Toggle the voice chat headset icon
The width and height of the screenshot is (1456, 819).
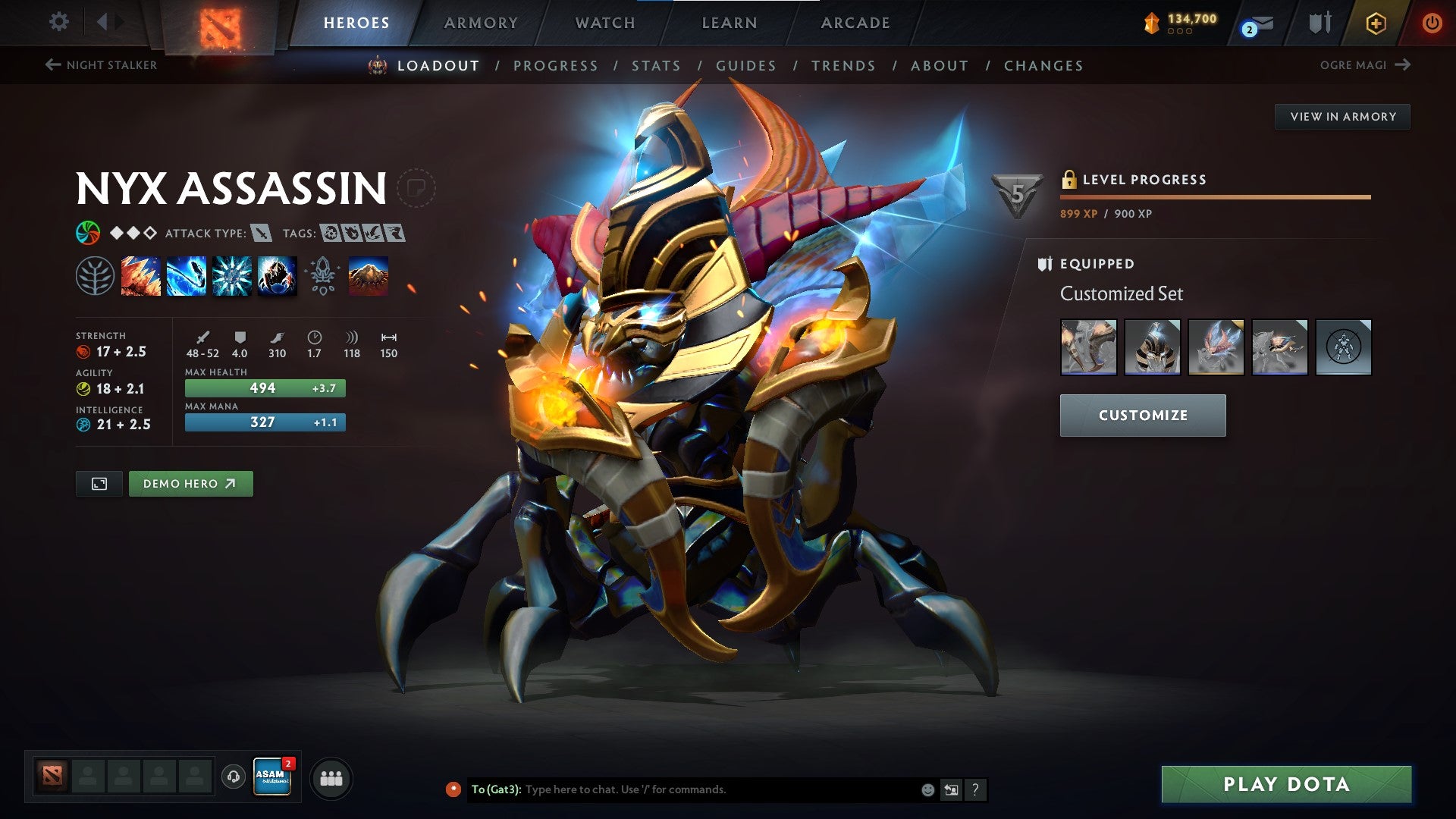[232, 777]
